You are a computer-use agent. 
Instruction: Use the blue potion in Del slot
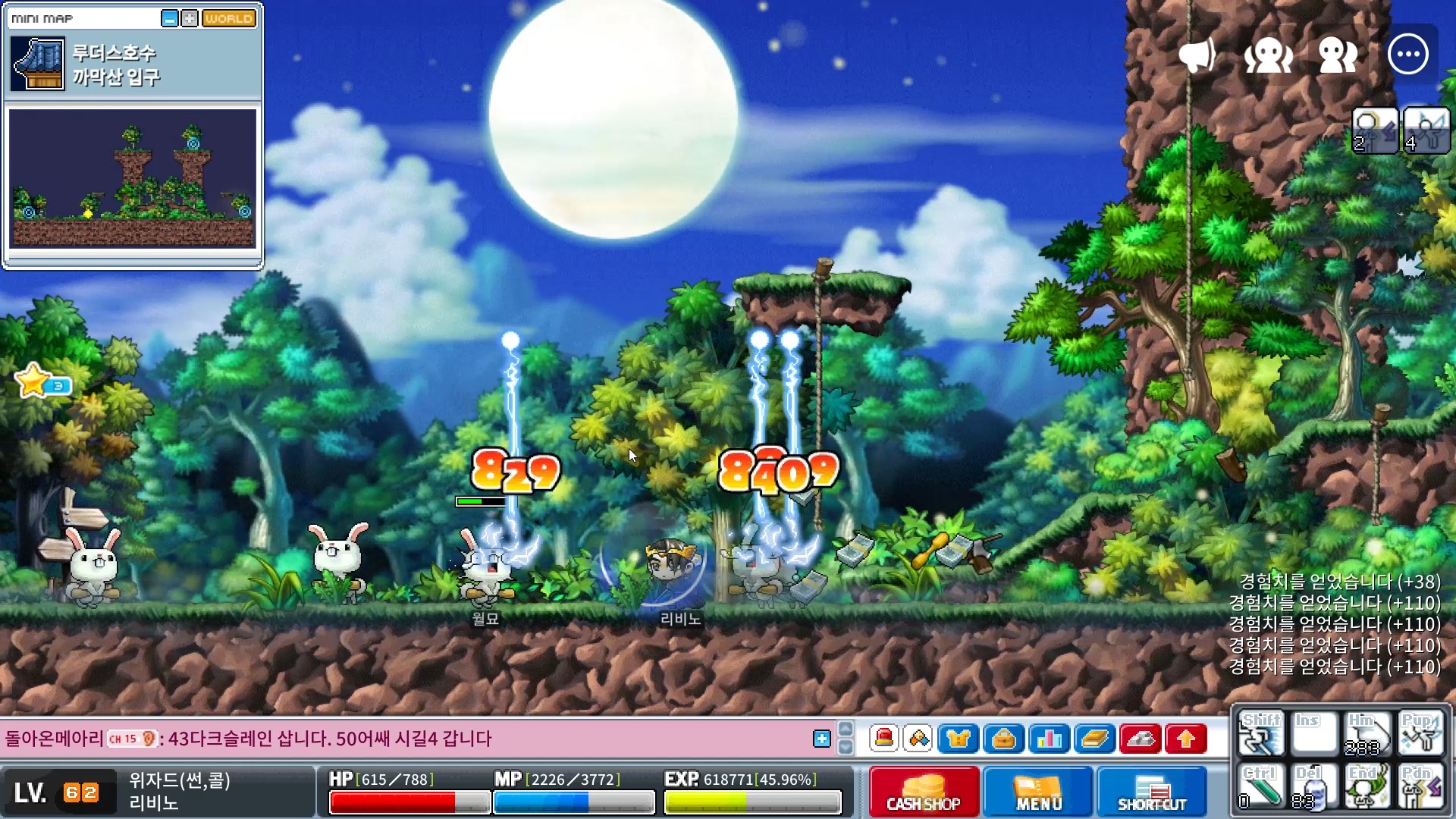[1312, 787]
